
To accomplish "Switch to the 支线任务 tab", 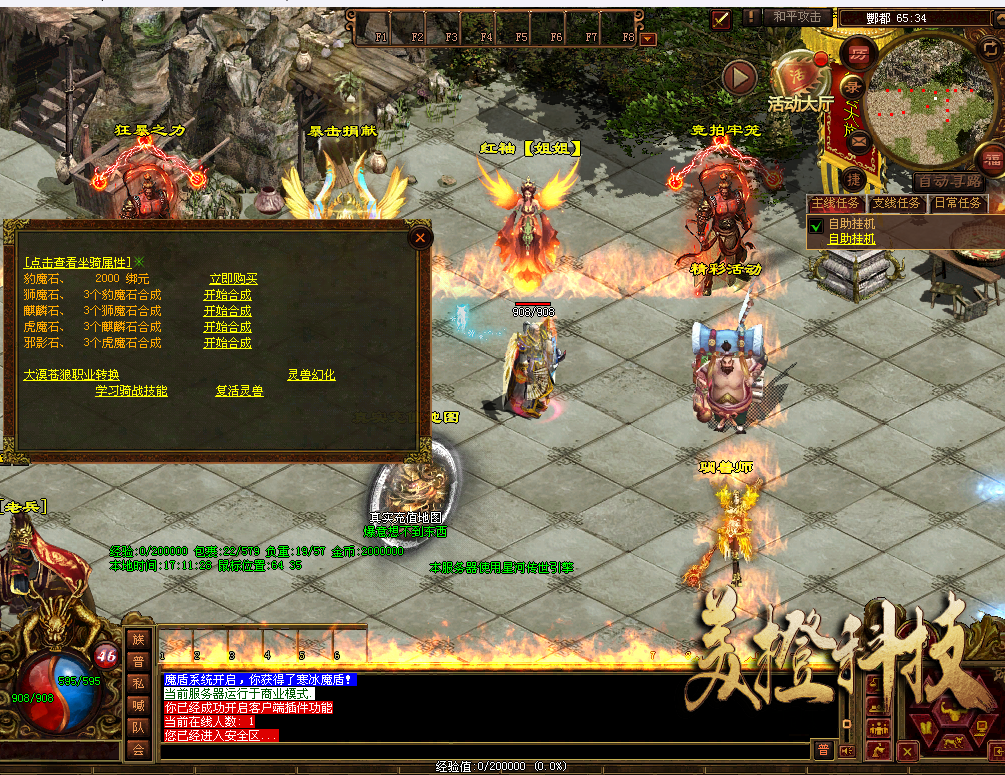I will pyautogui.click(x=896, y=203).
